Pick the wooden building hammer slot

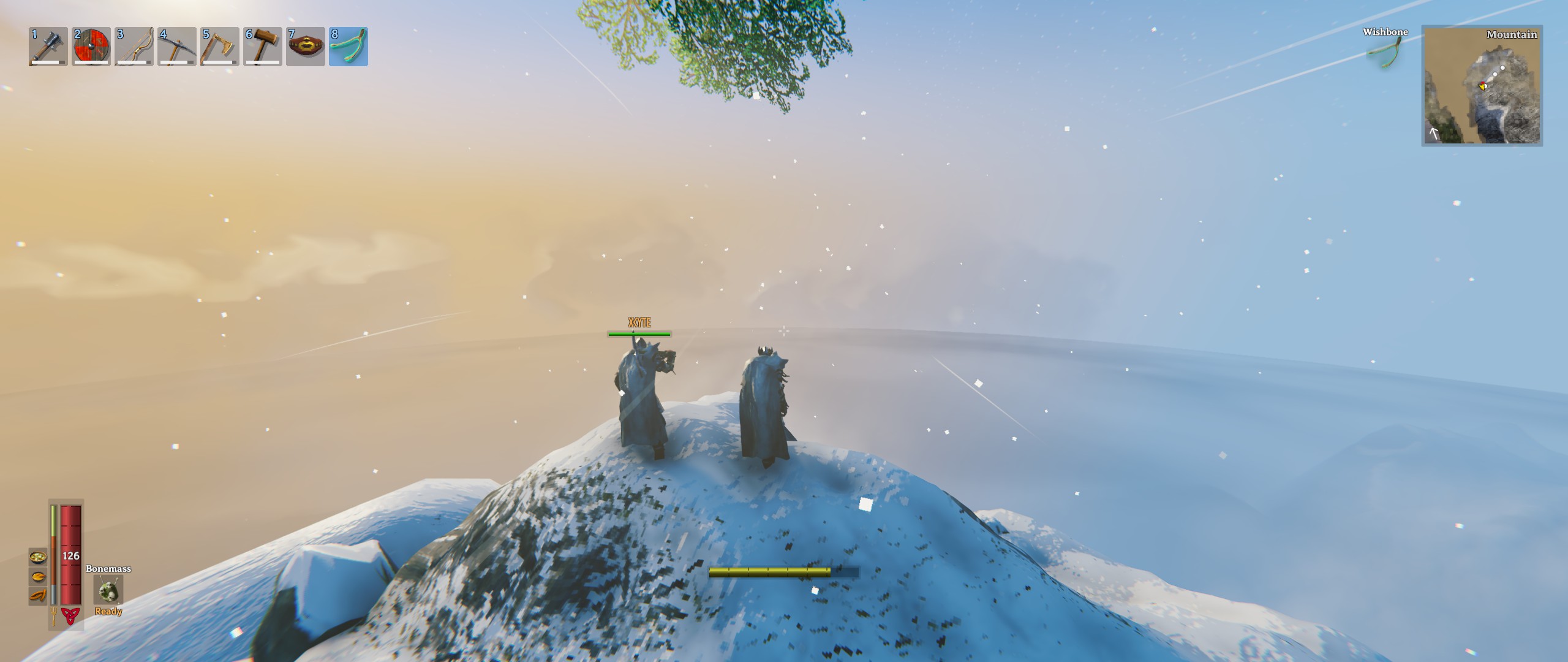tap(263, 47)
